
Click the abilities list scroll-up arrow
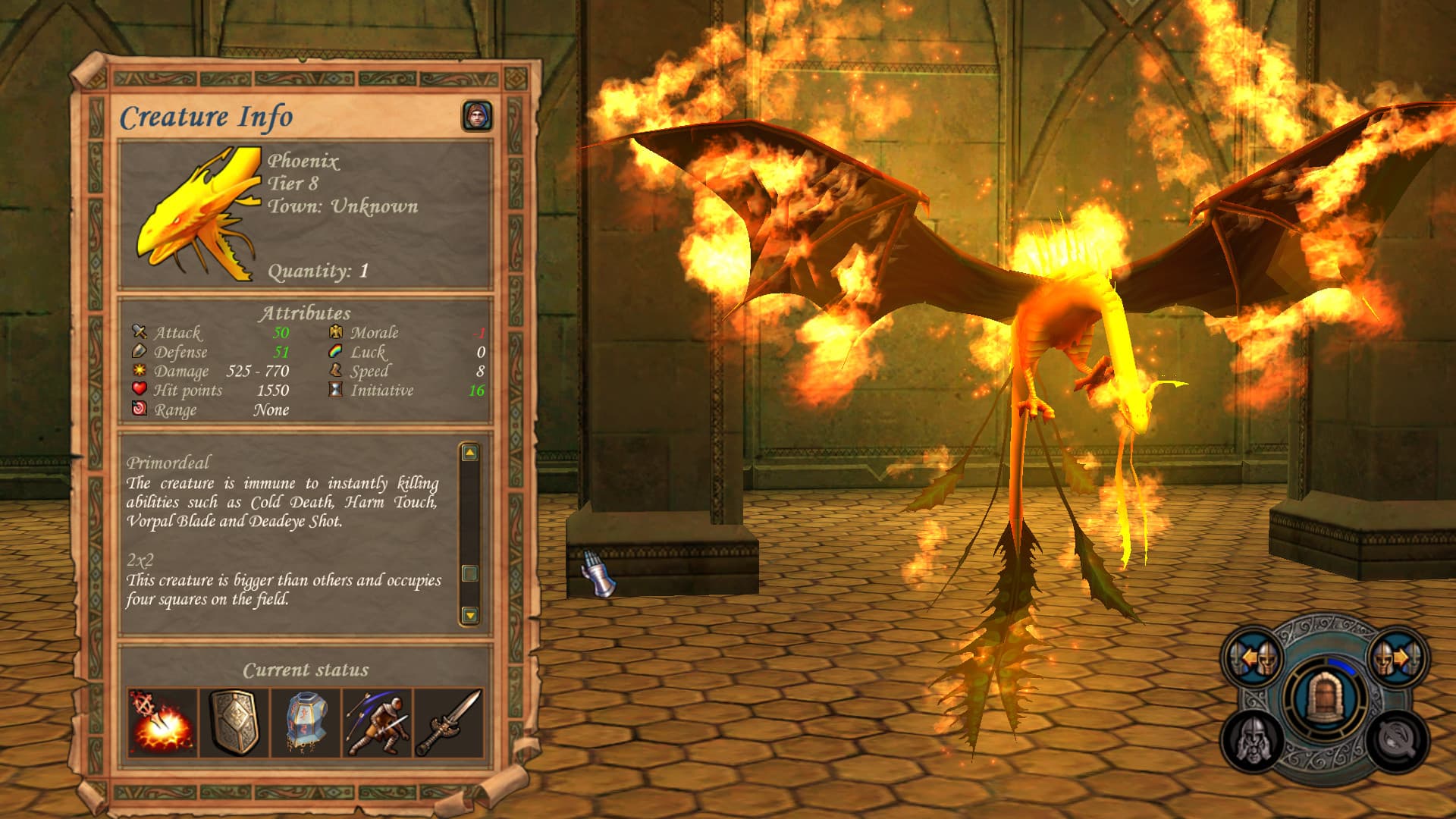pos(470,453)
